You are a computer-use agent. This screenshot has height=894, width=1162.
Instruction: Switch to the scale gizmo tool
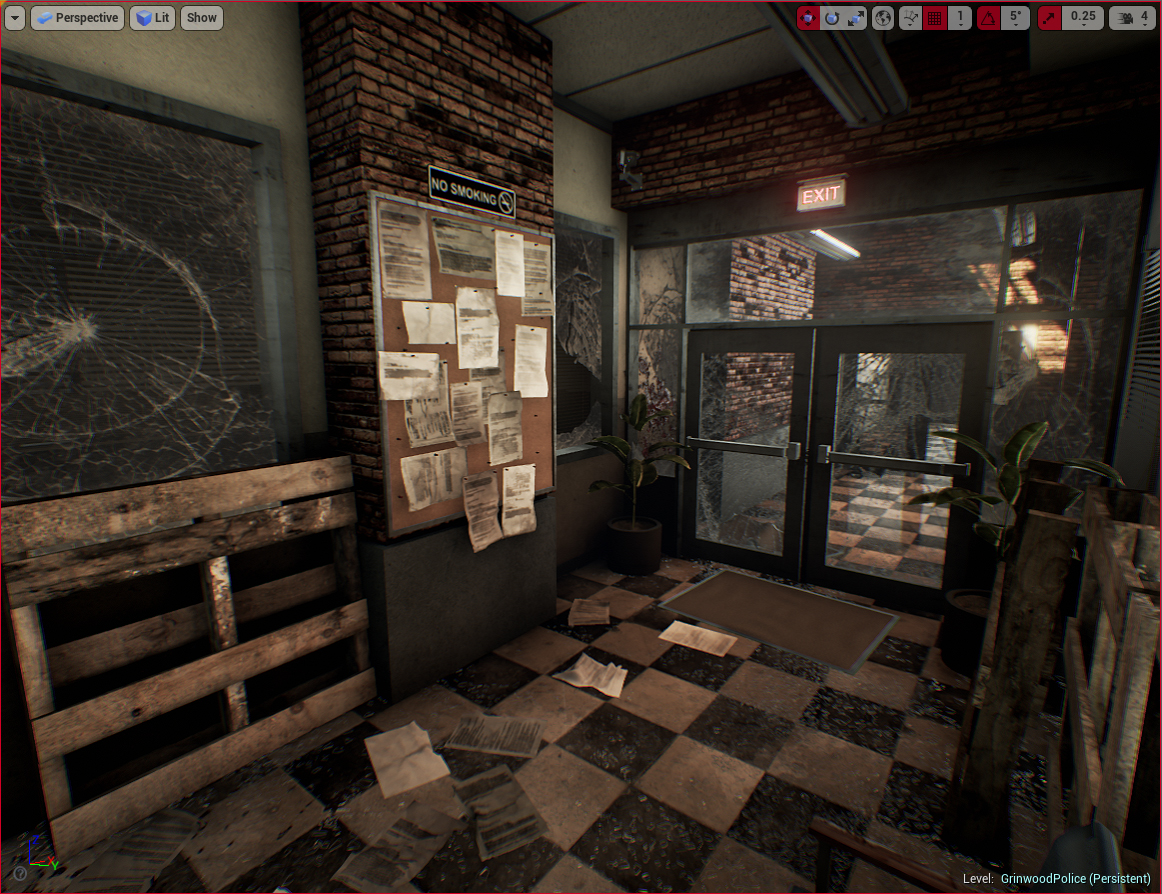point(856,17)
